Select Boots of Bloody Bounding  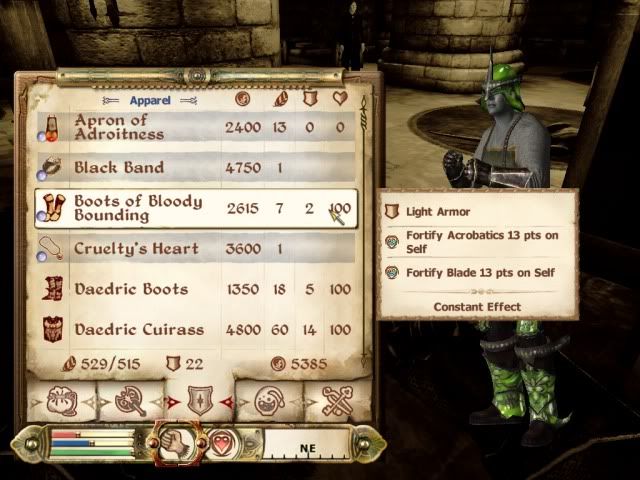click(190, 208)
